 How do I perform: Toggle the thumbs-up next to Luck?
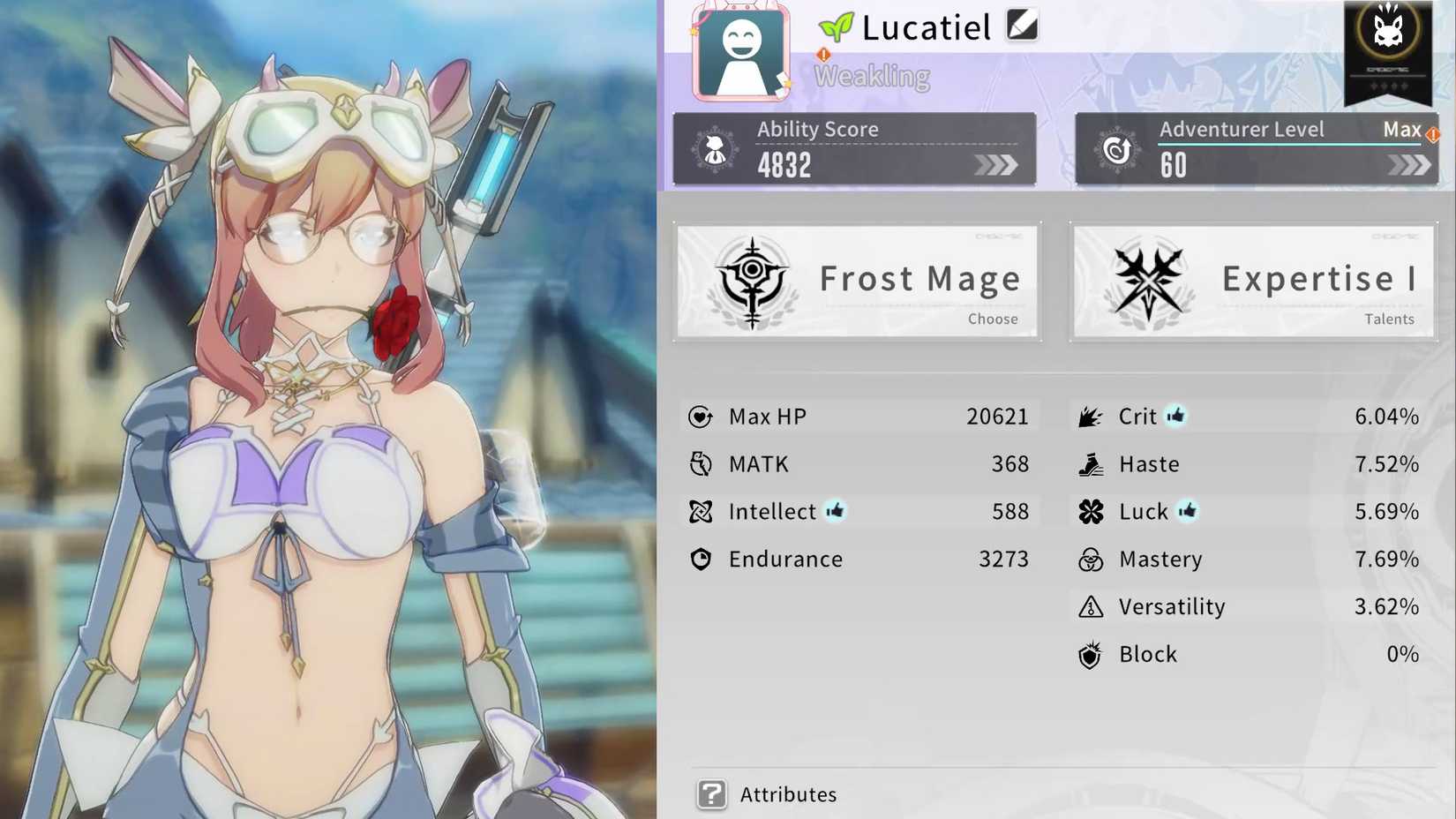point(1189,509)
